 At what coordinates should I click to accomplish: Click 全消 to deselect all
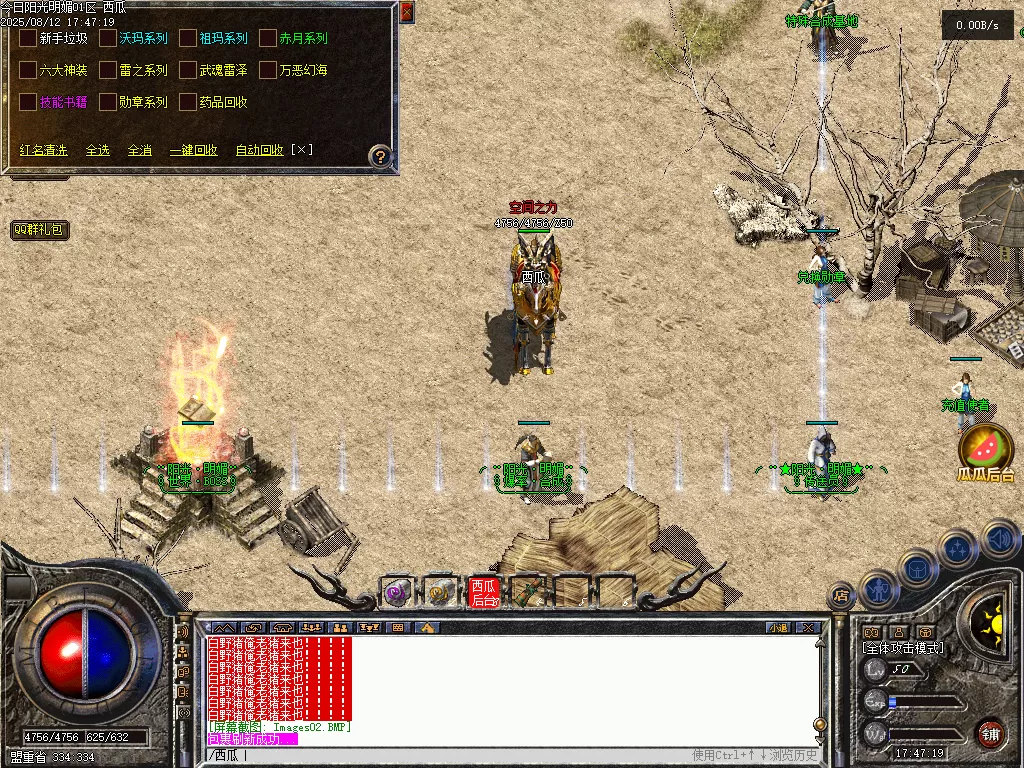click(139, 150)
